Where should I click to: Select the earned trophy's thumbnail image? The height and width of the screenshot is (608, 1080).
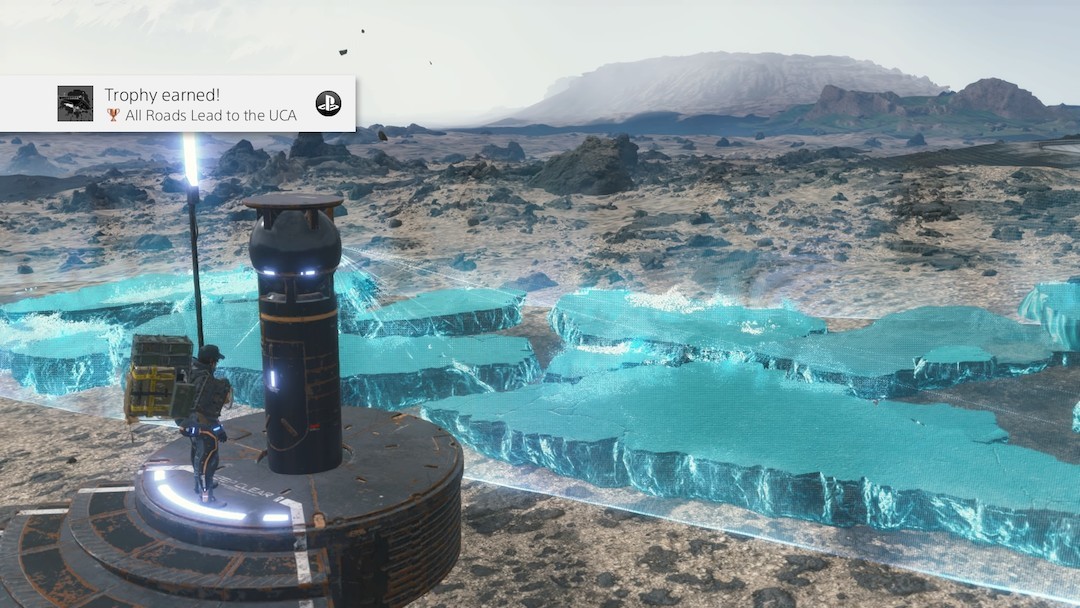click(x=75, y=104)
